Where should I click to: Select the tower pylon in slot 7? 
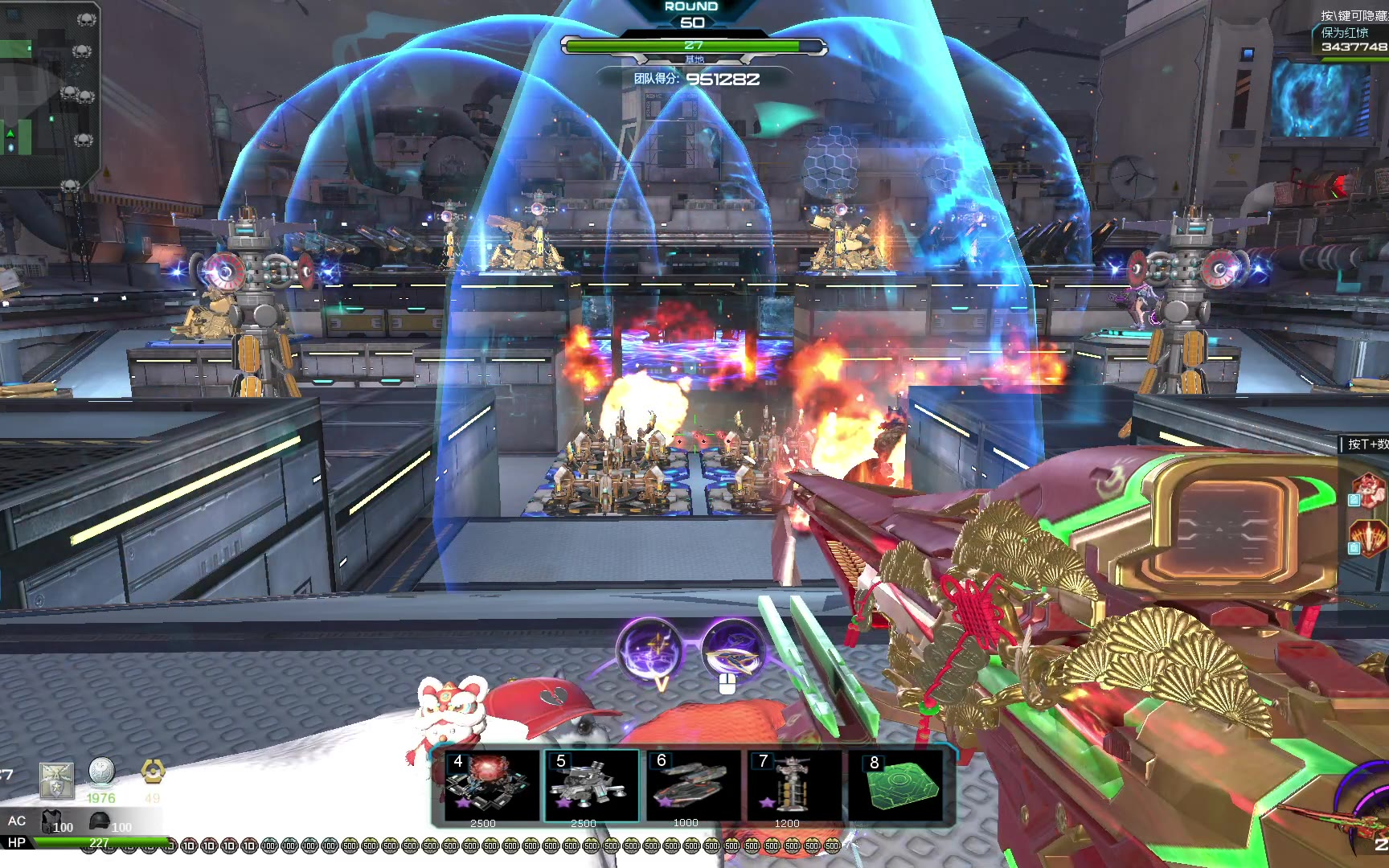(x=793, y=784)
